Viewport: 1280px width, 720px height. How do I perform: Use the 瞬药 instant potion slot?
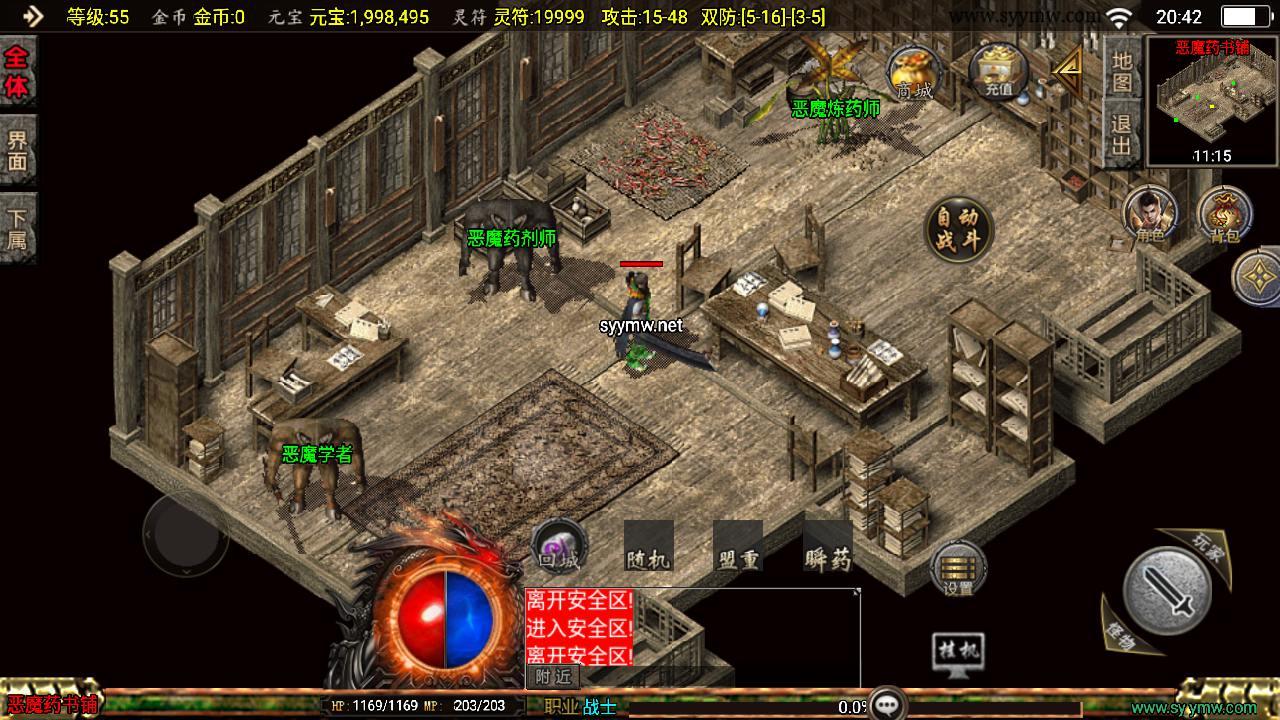tap(828, 547)
